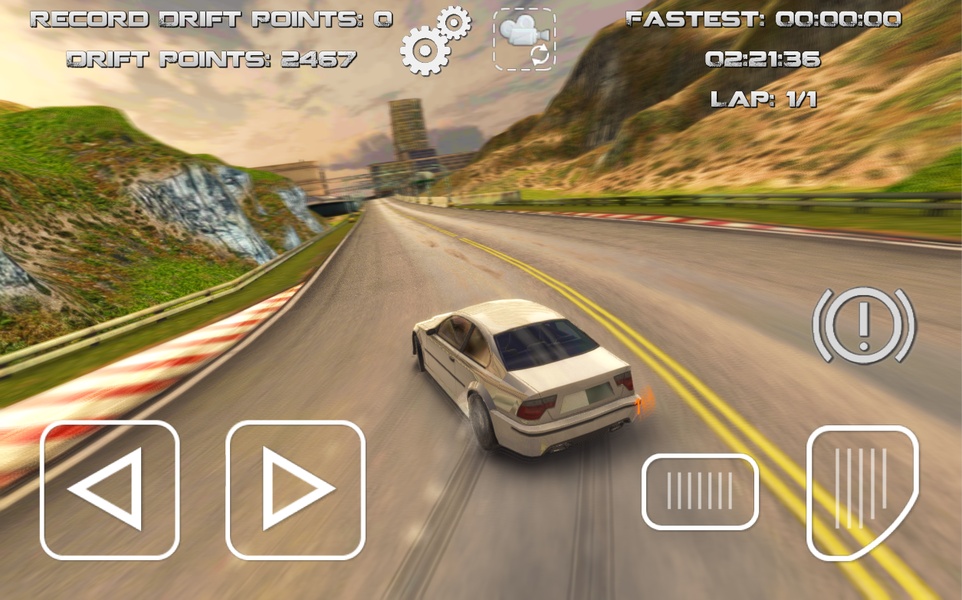The height and width of the screenshot is (600, 962).
Task: Steer left with the left arrow button
Action: point(110,489)
